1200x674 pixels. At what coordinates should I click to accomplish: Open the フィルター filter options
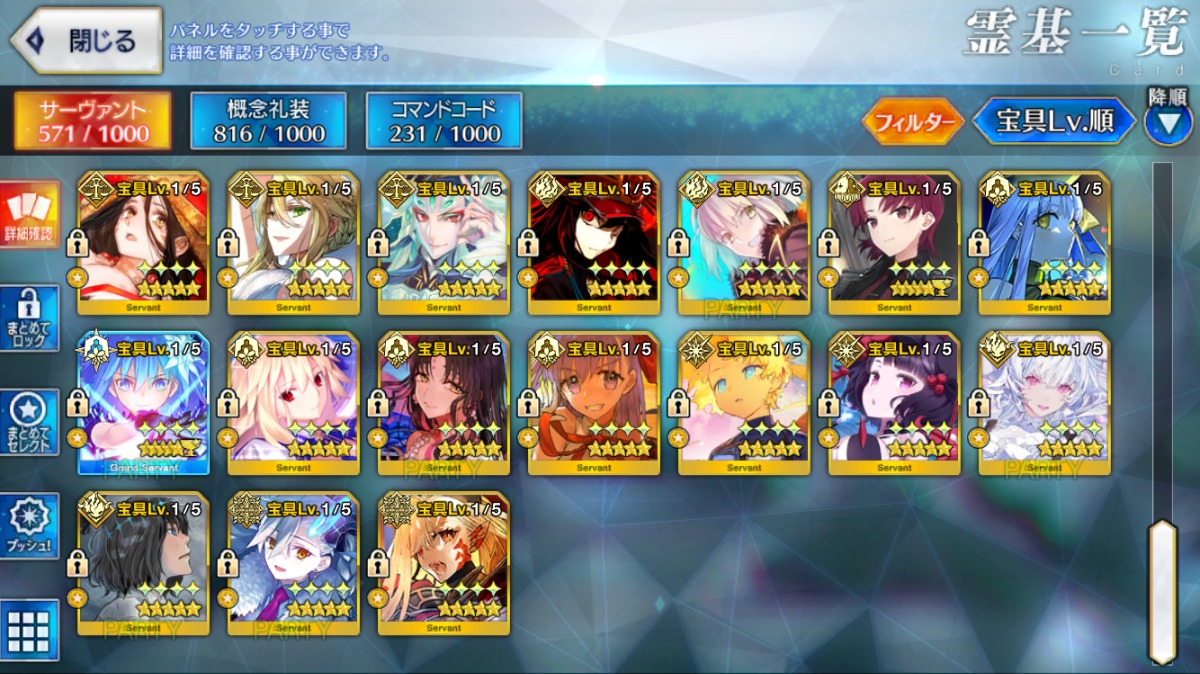(x=911, y=122)
